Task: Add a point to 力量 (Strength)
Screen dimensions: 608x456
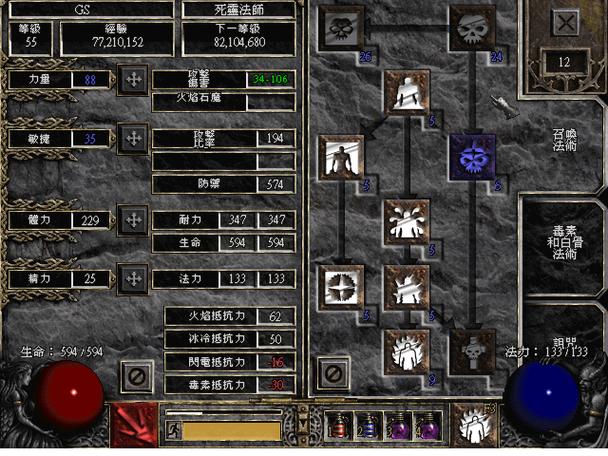Action: click(133, 79)
